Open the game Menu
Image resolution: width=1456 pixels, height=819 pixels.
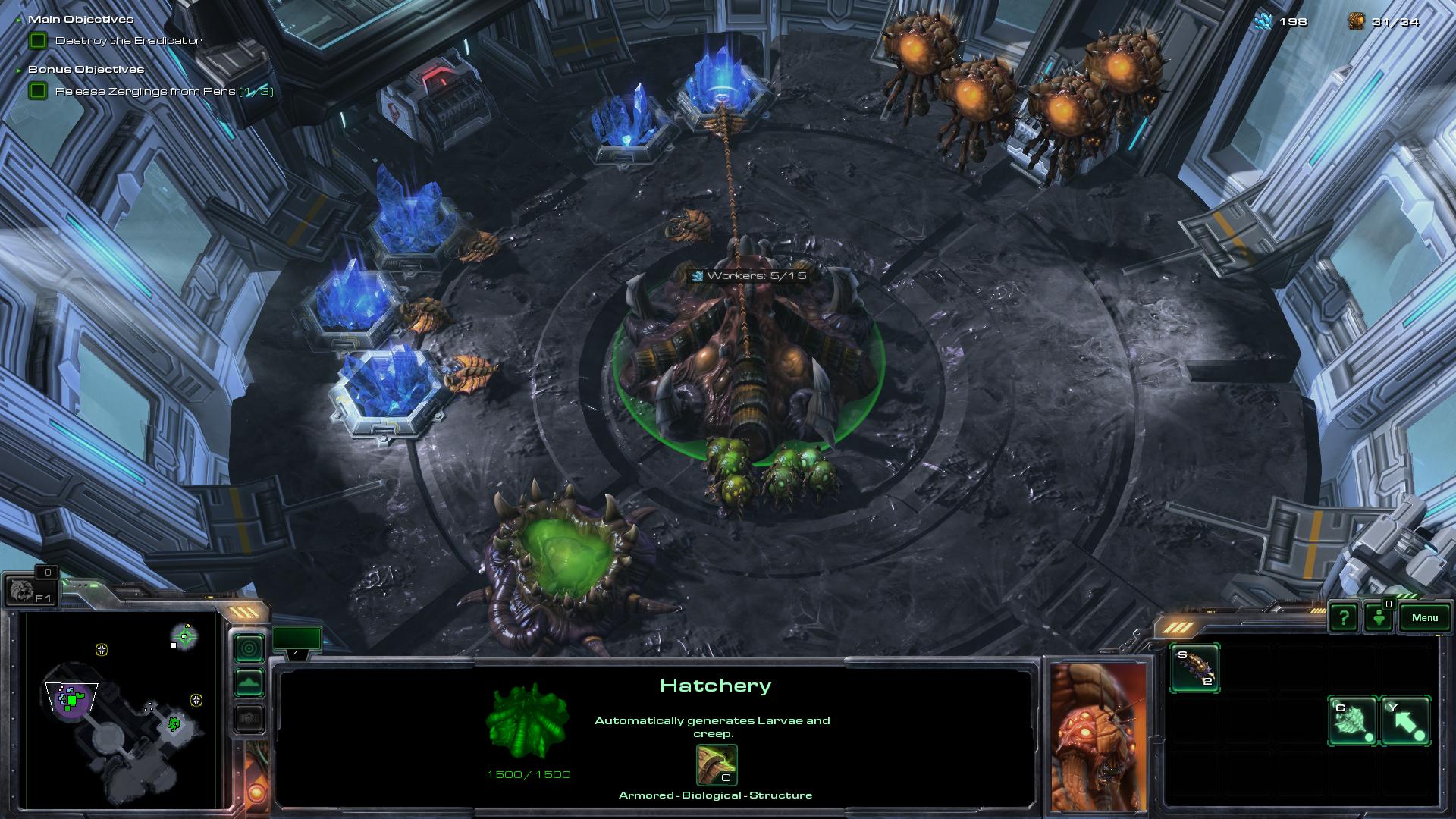(x=1424, y=617)
